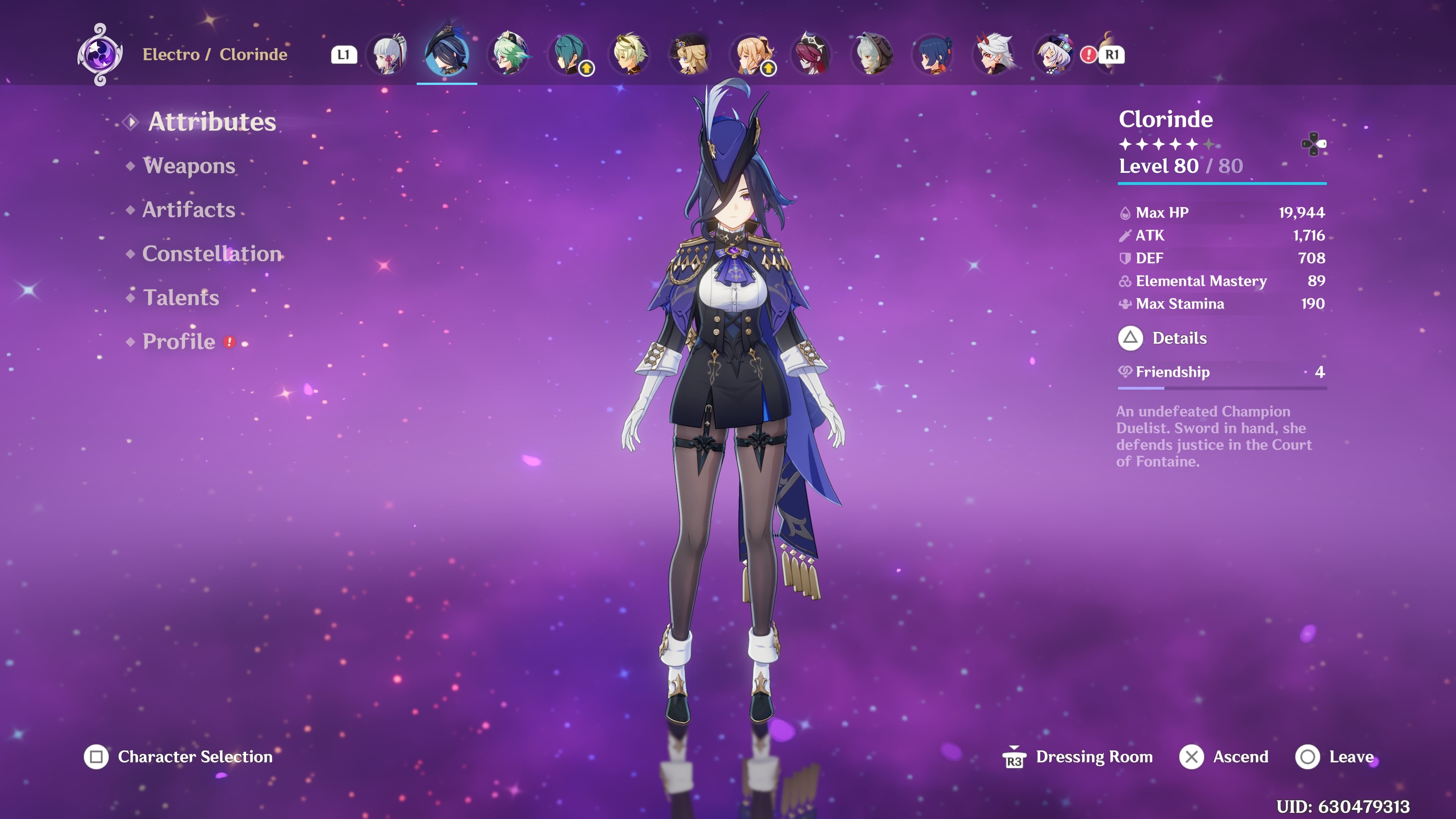Switch to green-haired Sucrose portrait

click(509, 55)
